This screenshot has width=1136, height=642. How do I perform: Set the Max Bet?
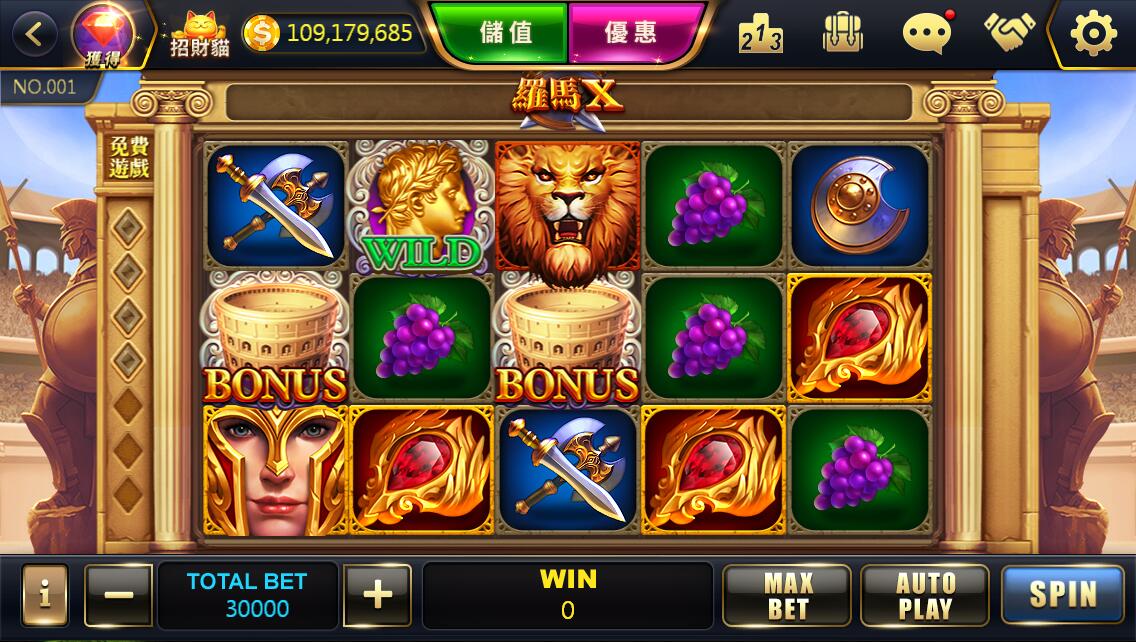(787, 596)
